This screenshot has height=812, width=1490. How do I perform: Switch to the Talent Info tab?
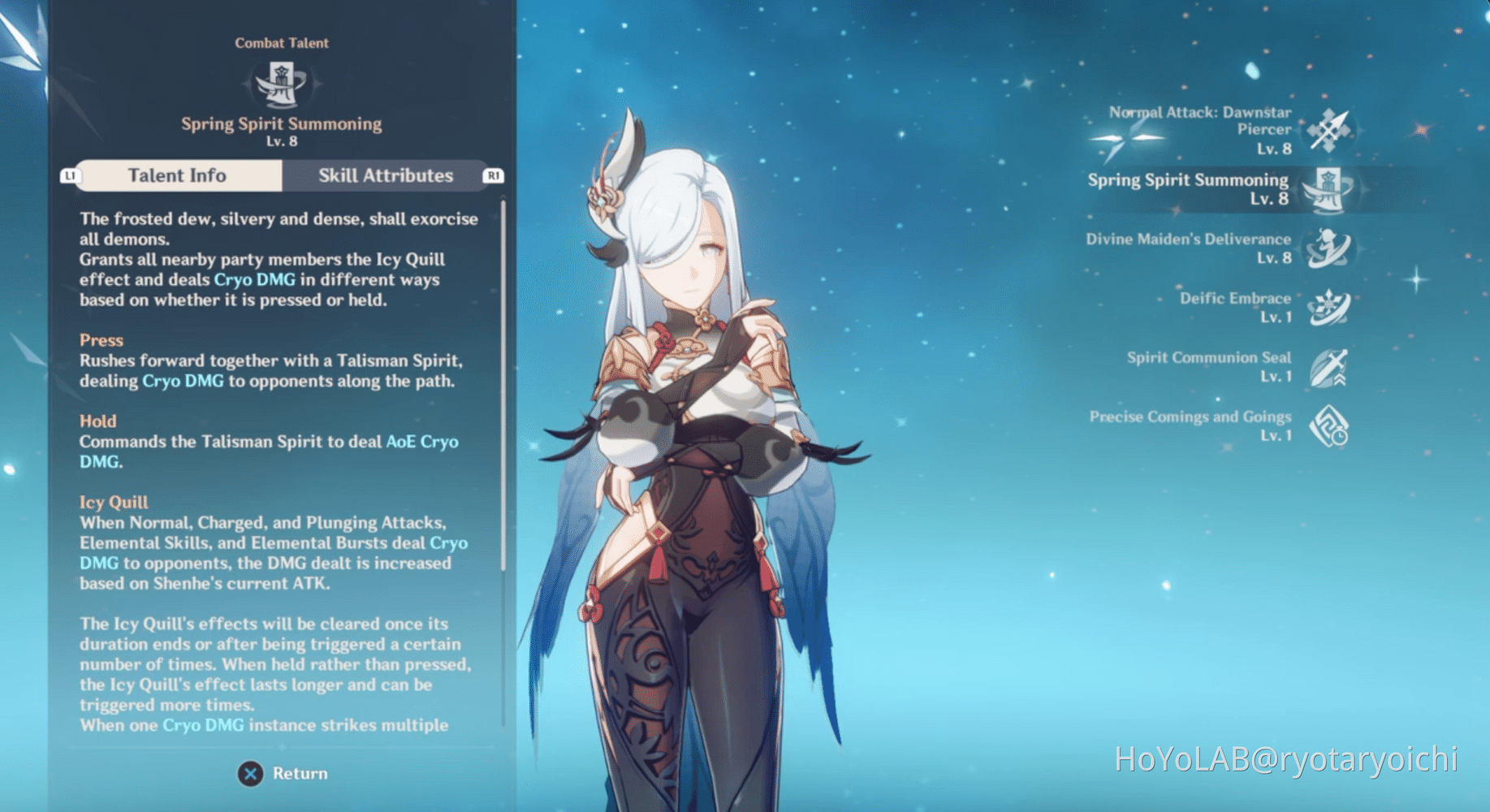(x=176, y=175)
